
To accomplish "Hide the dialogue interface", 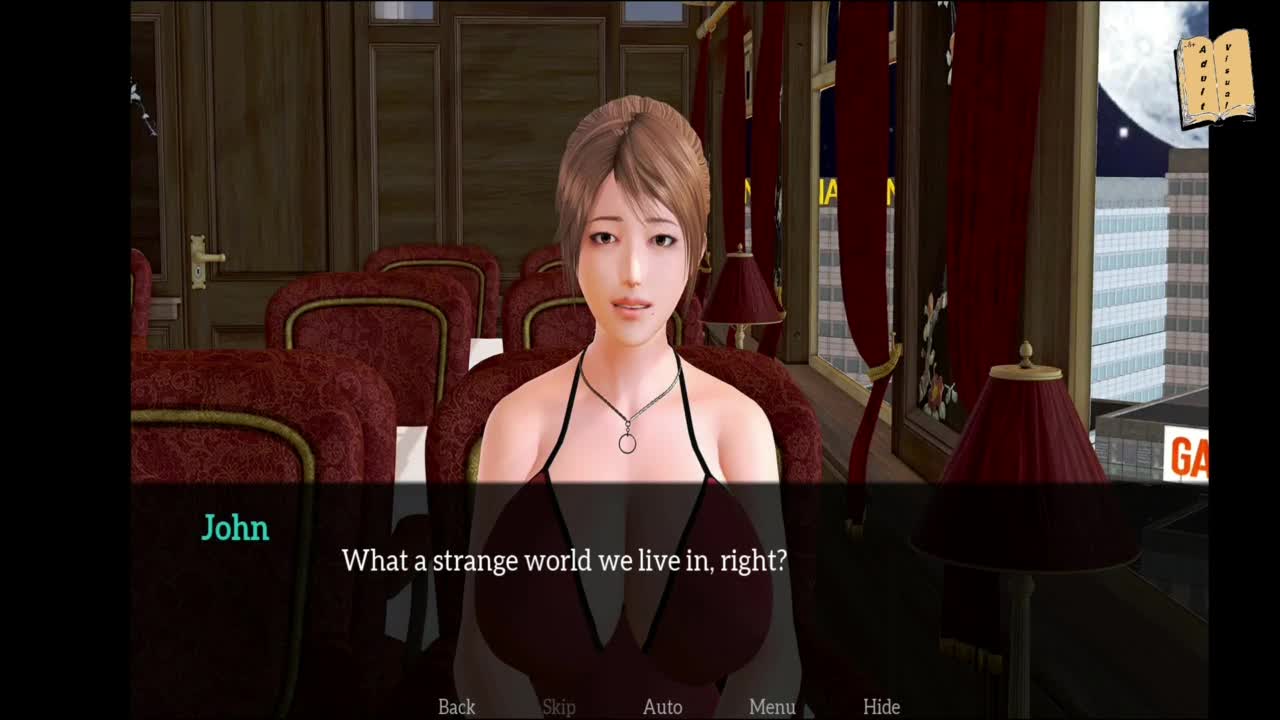I will tap(881, 707).
